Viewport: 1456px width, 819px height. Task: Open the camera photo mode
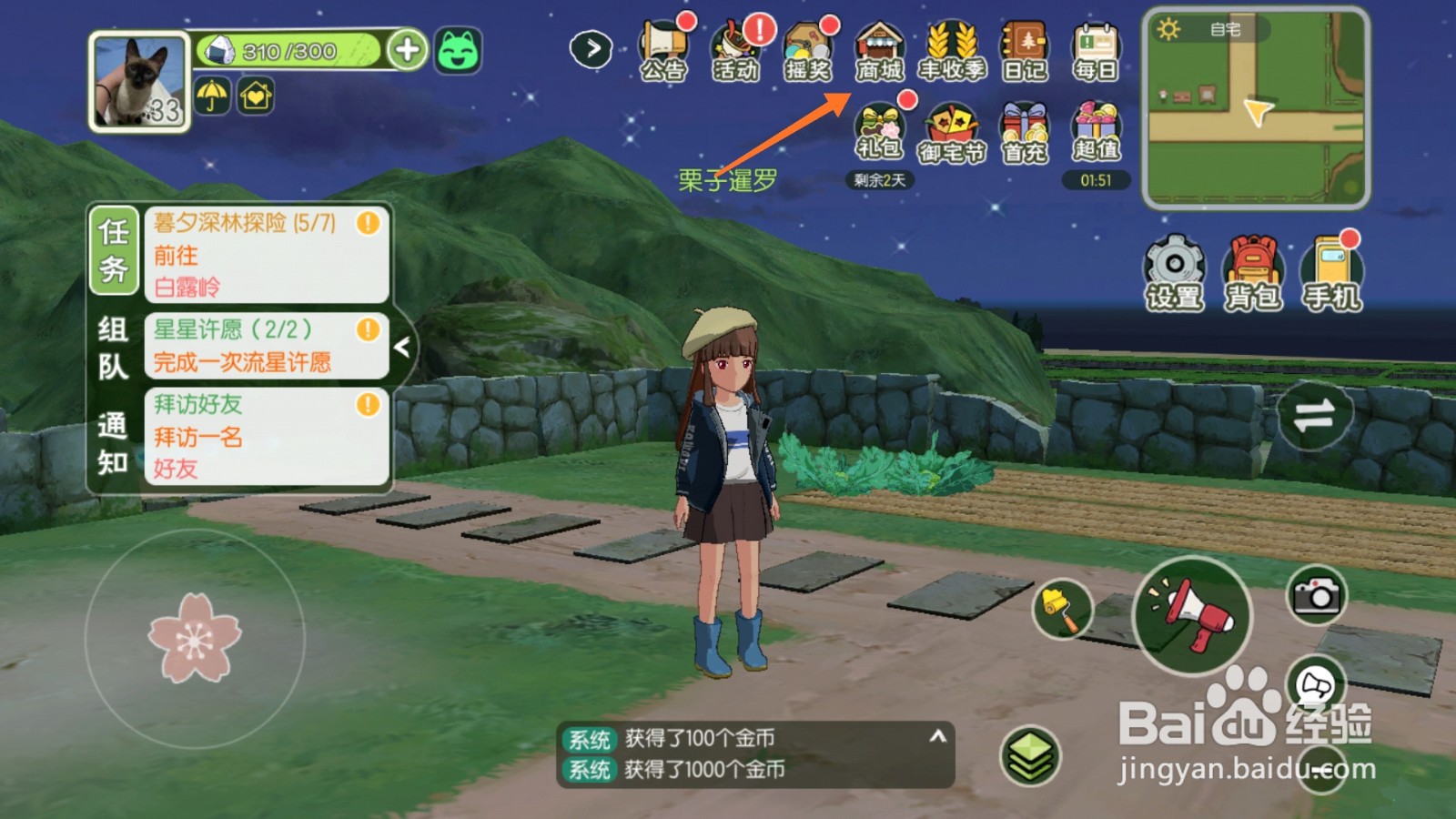pyautogui.click(x=1316, y=596)
